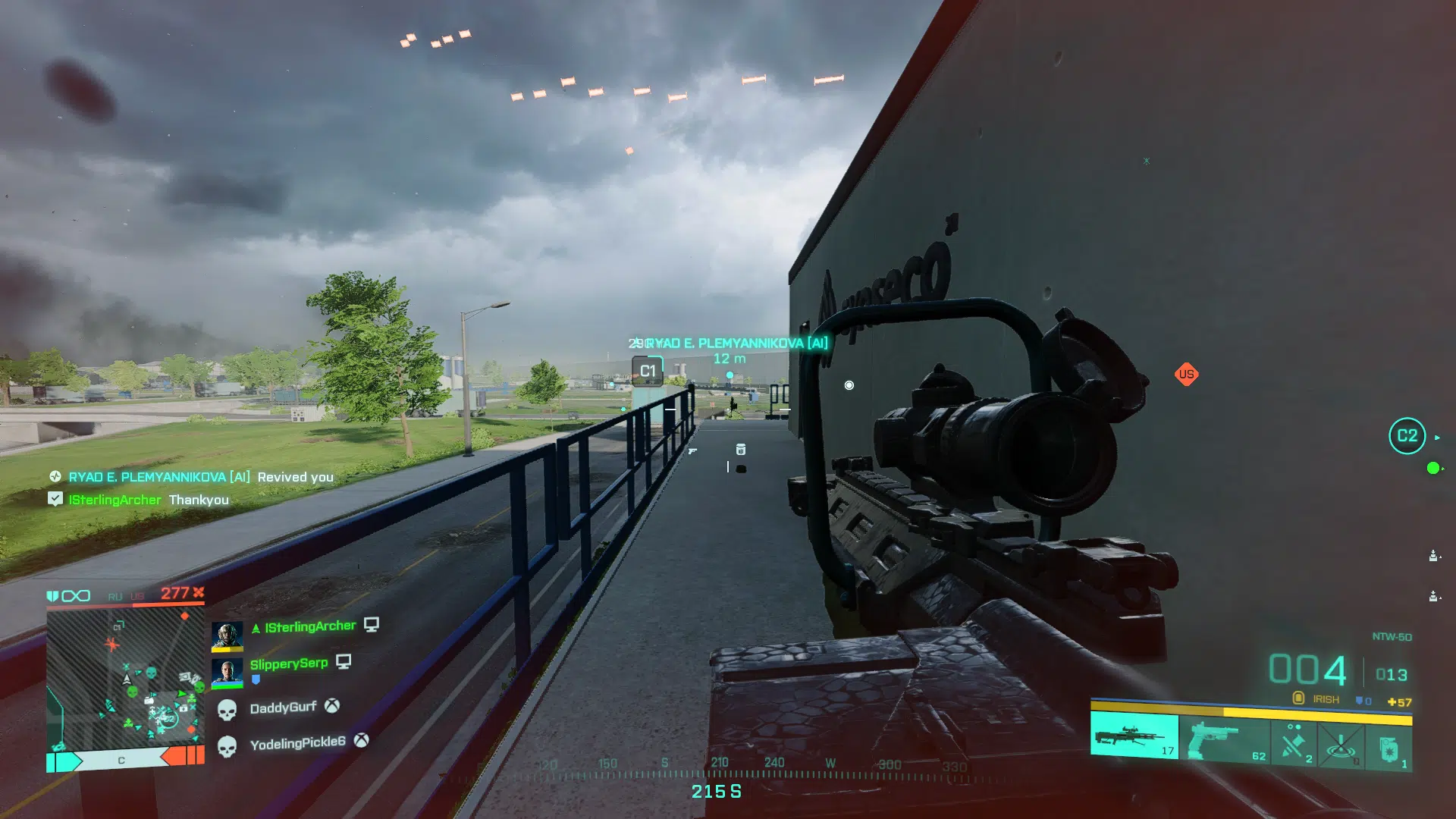Click the infinity respawn icon above the minimap
The image size is (1456, 819).
click(74, 596)
